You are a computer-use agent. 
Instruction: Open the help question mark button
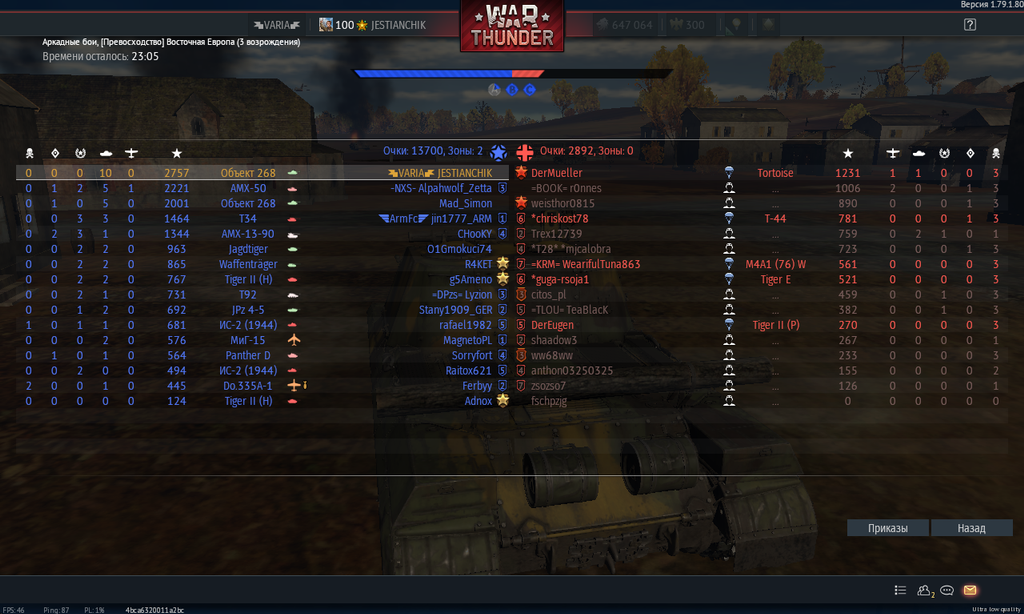point(969,25)
